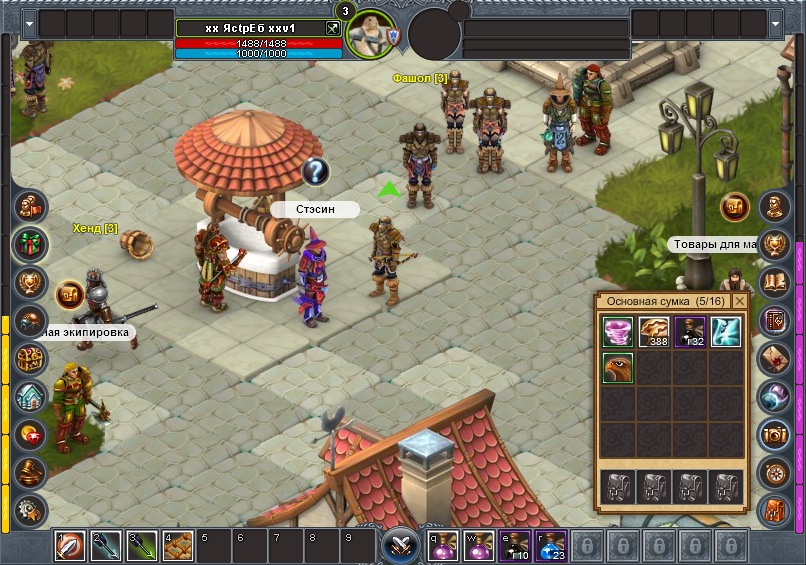Image resolution: width=806 pixels, height=565 pixels.
Task: Open the auction gavel icon
Action: point(29,472)
